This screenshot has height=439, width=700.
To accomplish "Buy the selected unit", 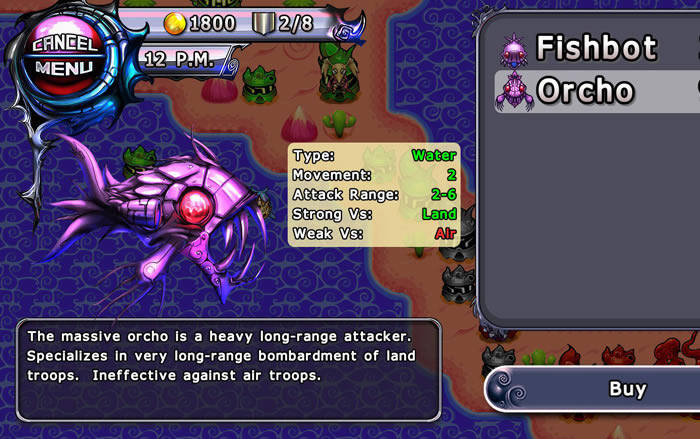I will coord(627,389).
